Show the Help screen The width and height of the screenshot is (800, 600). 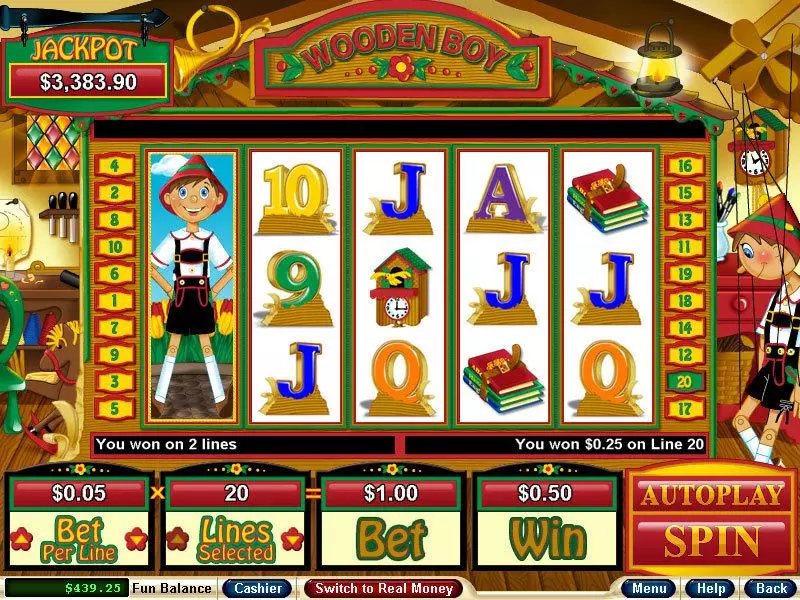711,588
